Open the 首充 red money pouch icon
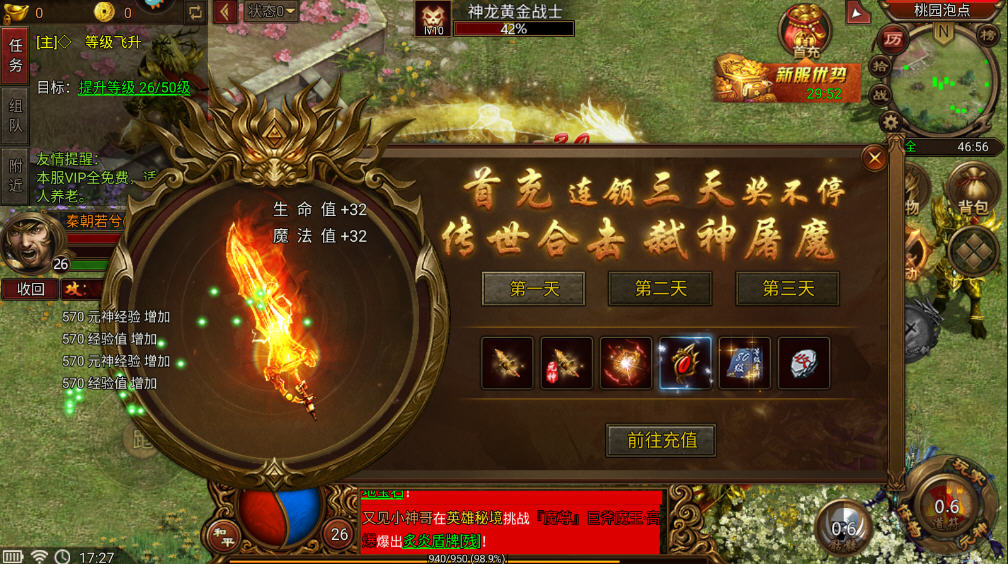The image size is (1008, 564). click(x=806, y=32)
